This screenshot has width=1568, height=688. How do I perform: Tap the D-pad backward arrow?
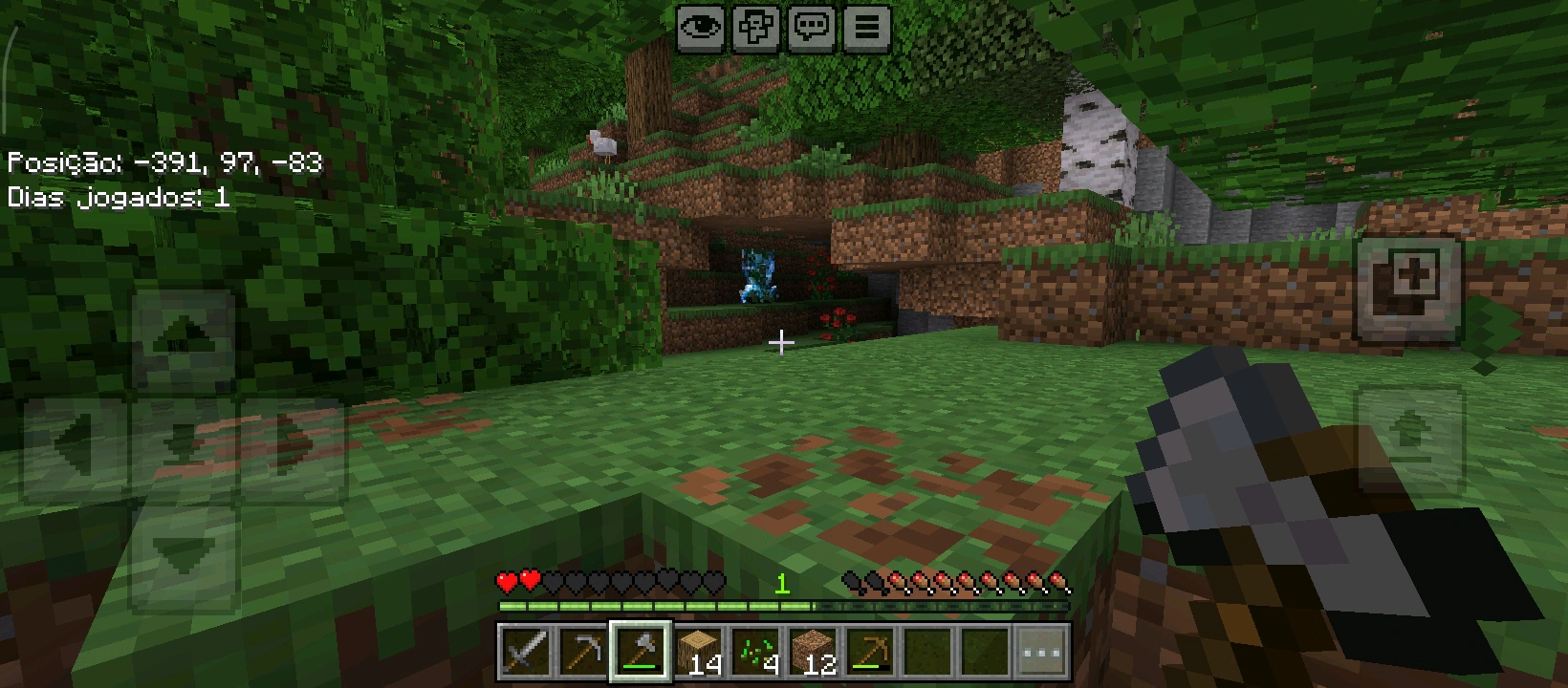point(183,554)
